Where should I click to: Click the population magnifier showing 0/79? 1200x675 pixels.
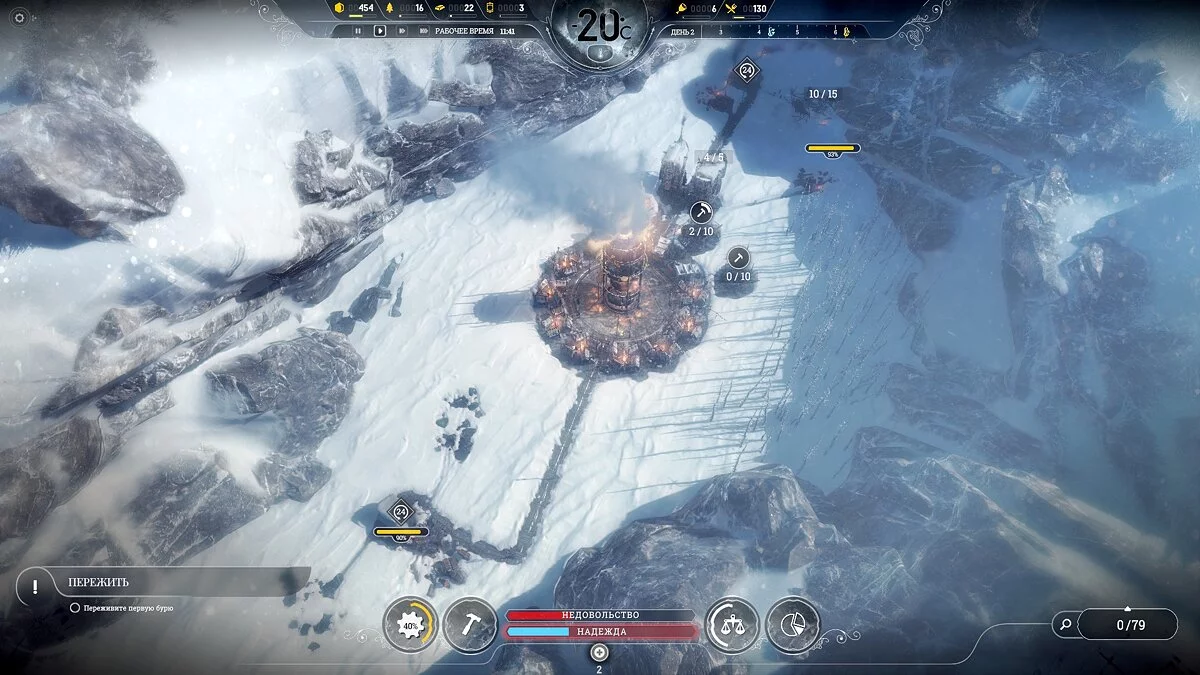[1066, 625]
